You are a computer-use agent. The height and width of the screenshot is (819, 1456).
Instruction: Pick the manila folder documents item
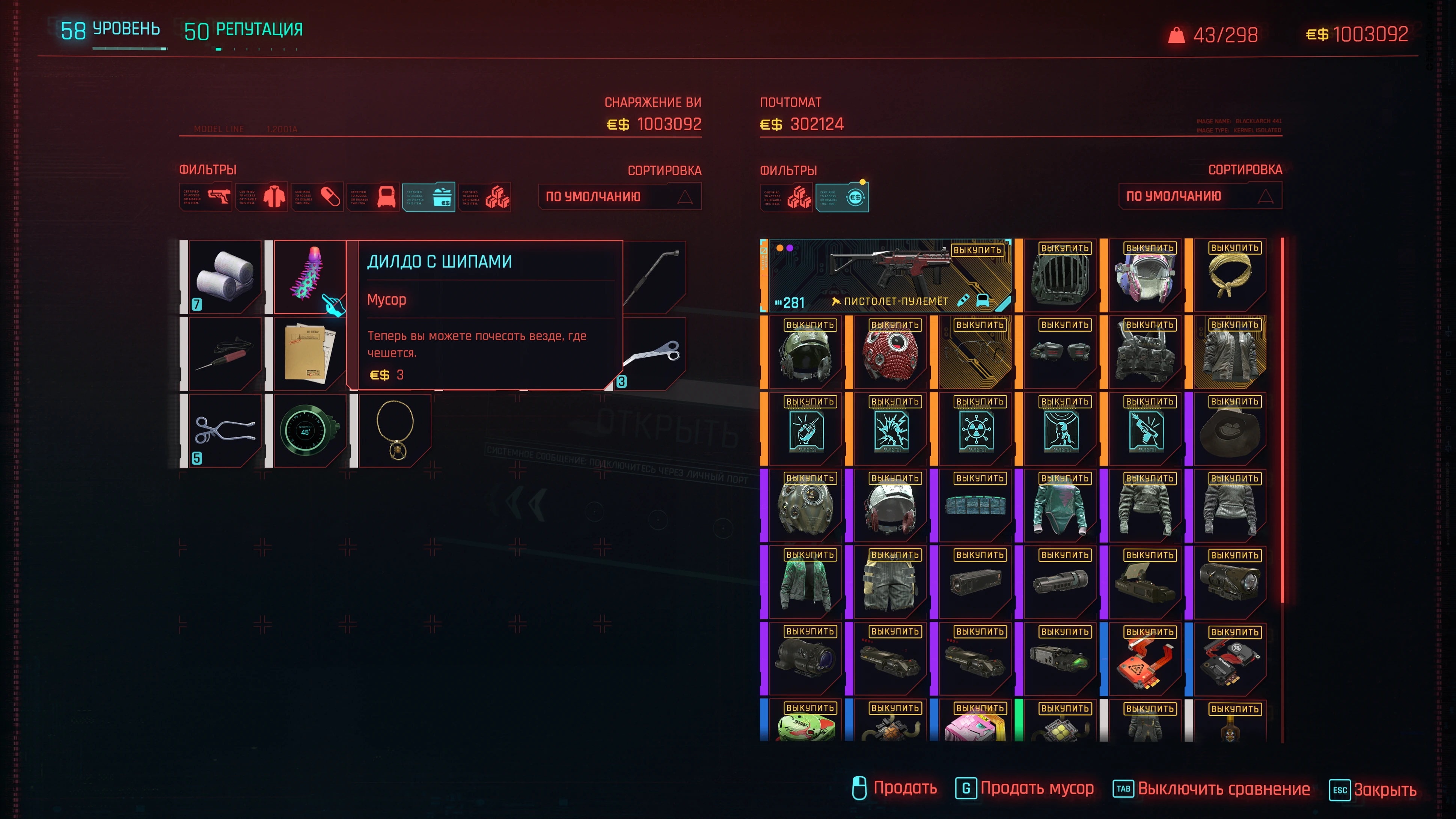[x=309, y=353]
